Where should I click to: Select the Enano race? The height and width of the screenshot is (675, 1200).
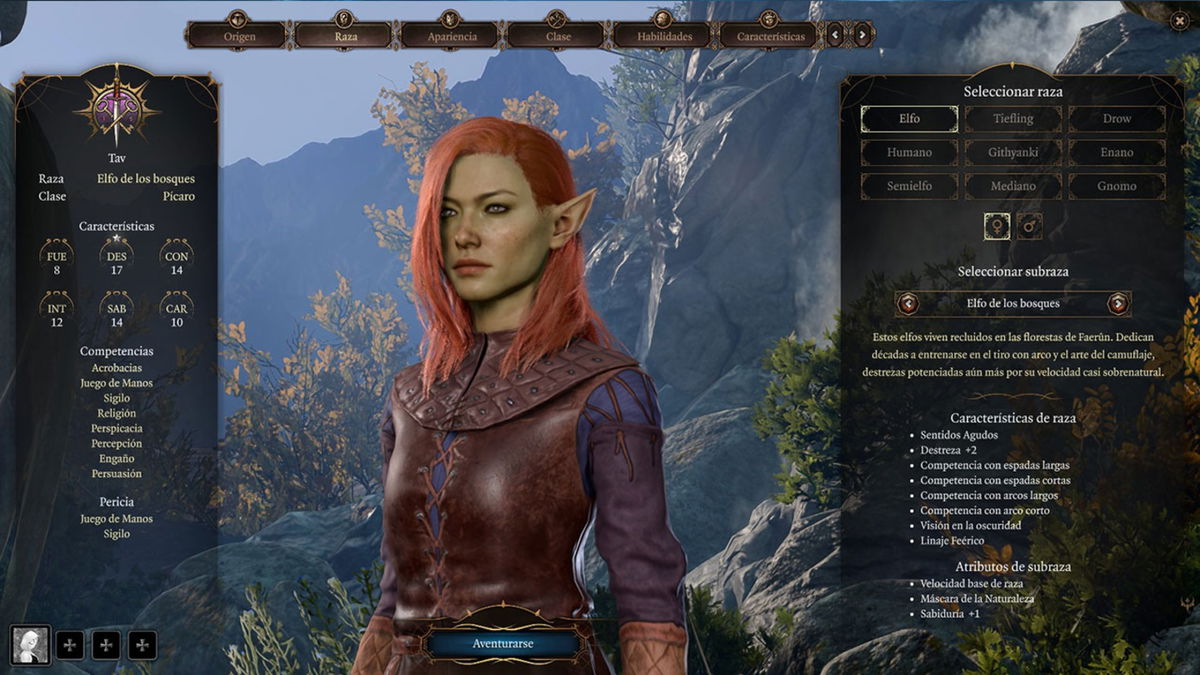pyautogui.click(x=1116, y=153)
